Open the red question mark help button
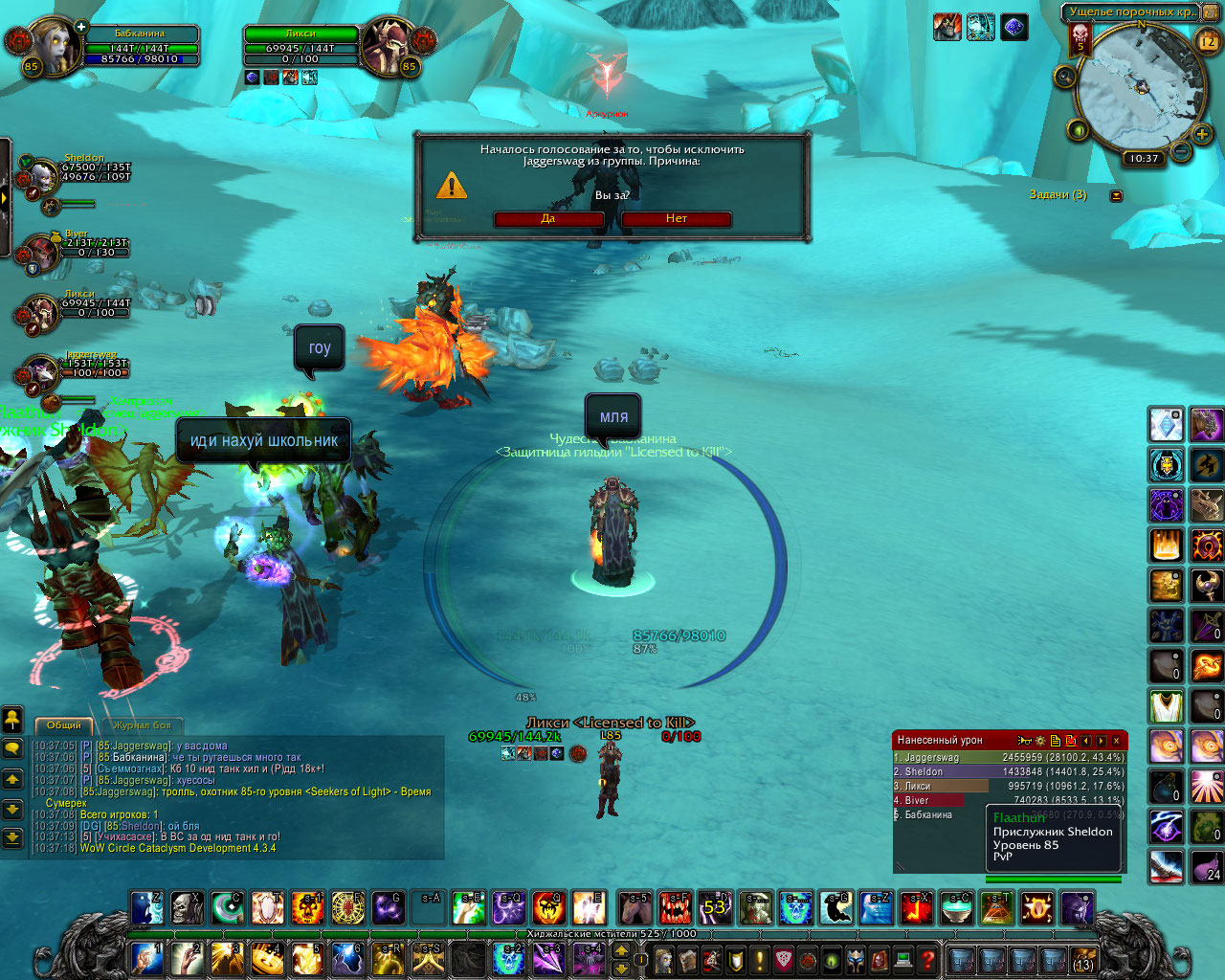The width and height of the screenshot is (1225, 980). pyautogui.click(x=927, y=958)
